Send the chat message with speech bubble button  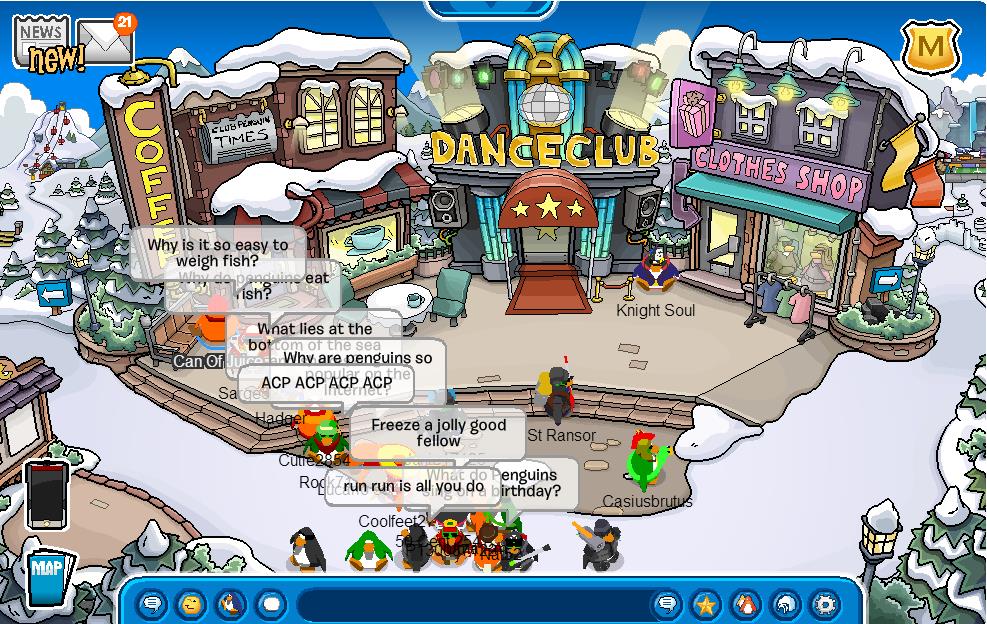[x=667, y=604]
